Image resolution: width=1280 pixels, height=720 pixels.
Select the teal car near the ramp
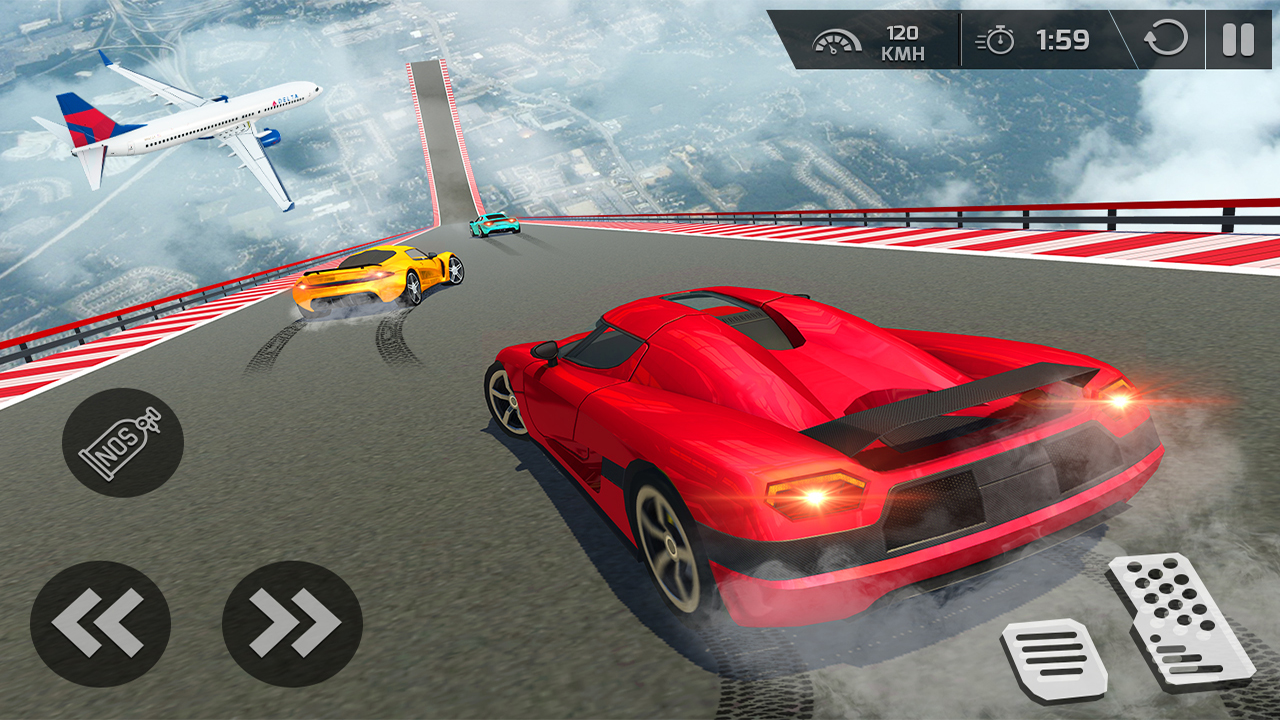pos(494,228)
